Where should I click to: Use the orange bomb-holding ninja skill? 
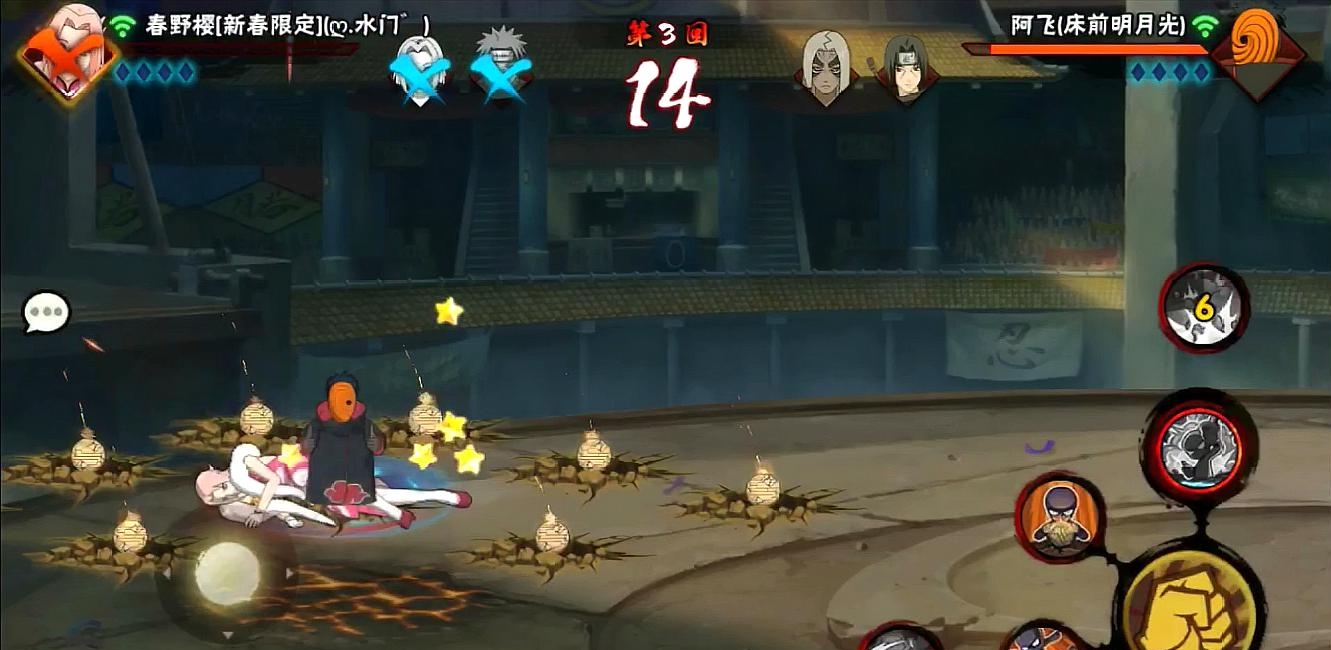(1059, 518)
